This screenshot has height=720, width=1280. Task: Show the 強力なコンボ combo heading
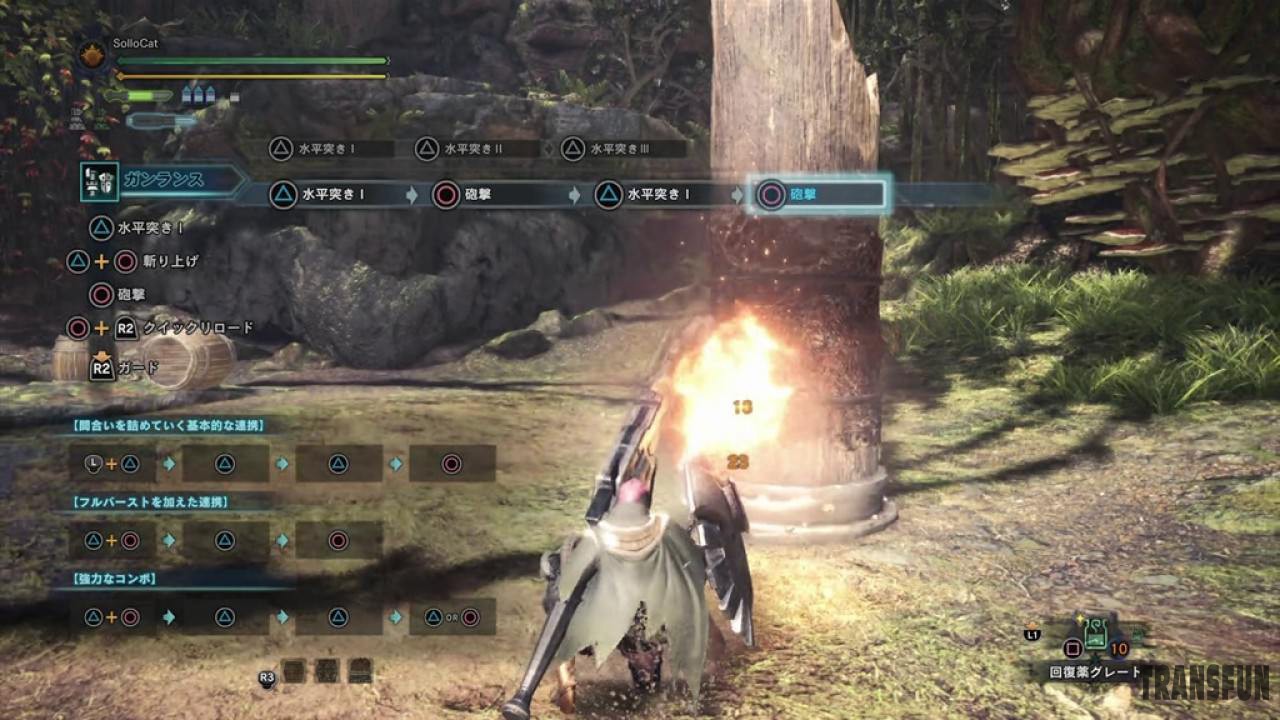116,578
